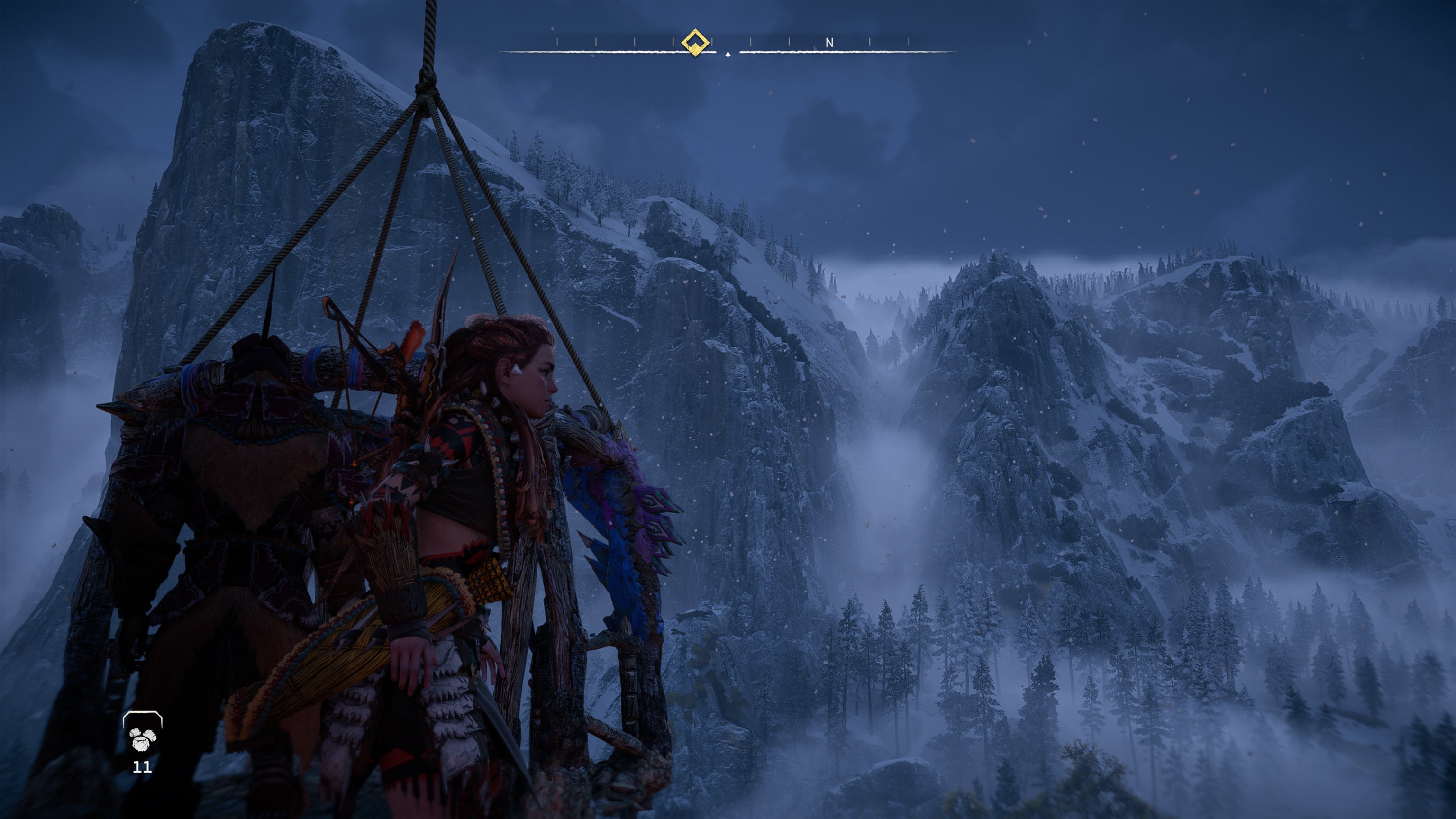Viewport: 1456px width, 819px height.
Task: Select the gold quest marker on the compass
Action: 695,42
